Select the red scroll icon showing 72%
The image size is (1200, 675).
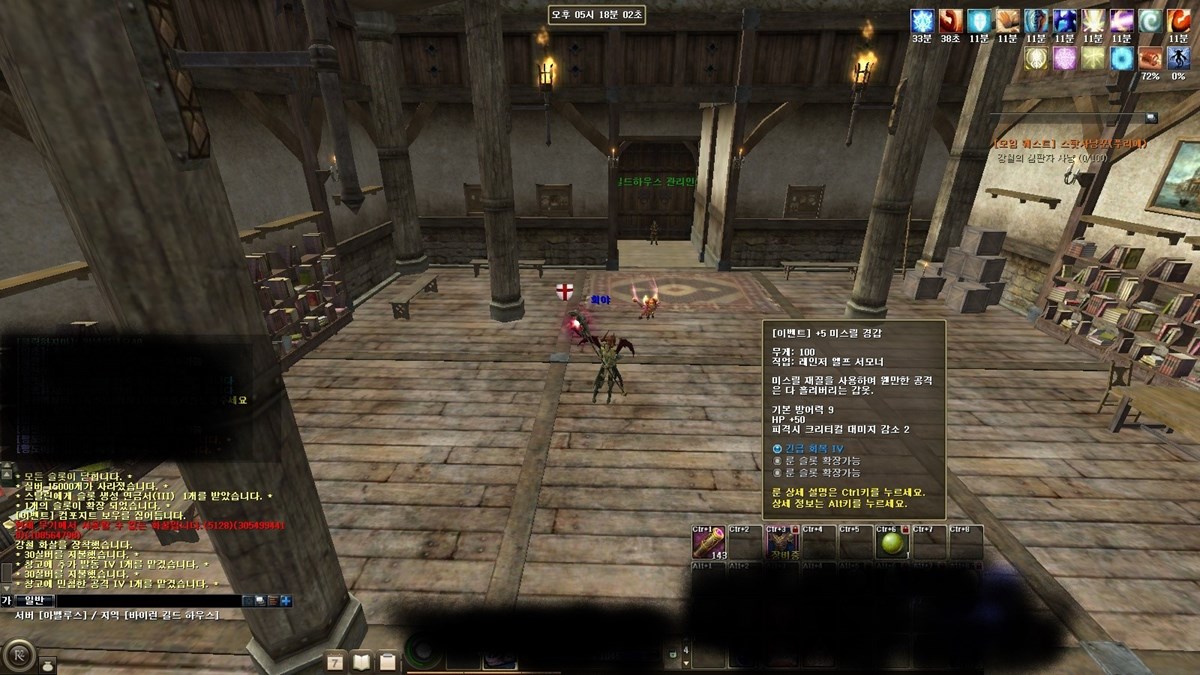click(x=1150, y=57)
